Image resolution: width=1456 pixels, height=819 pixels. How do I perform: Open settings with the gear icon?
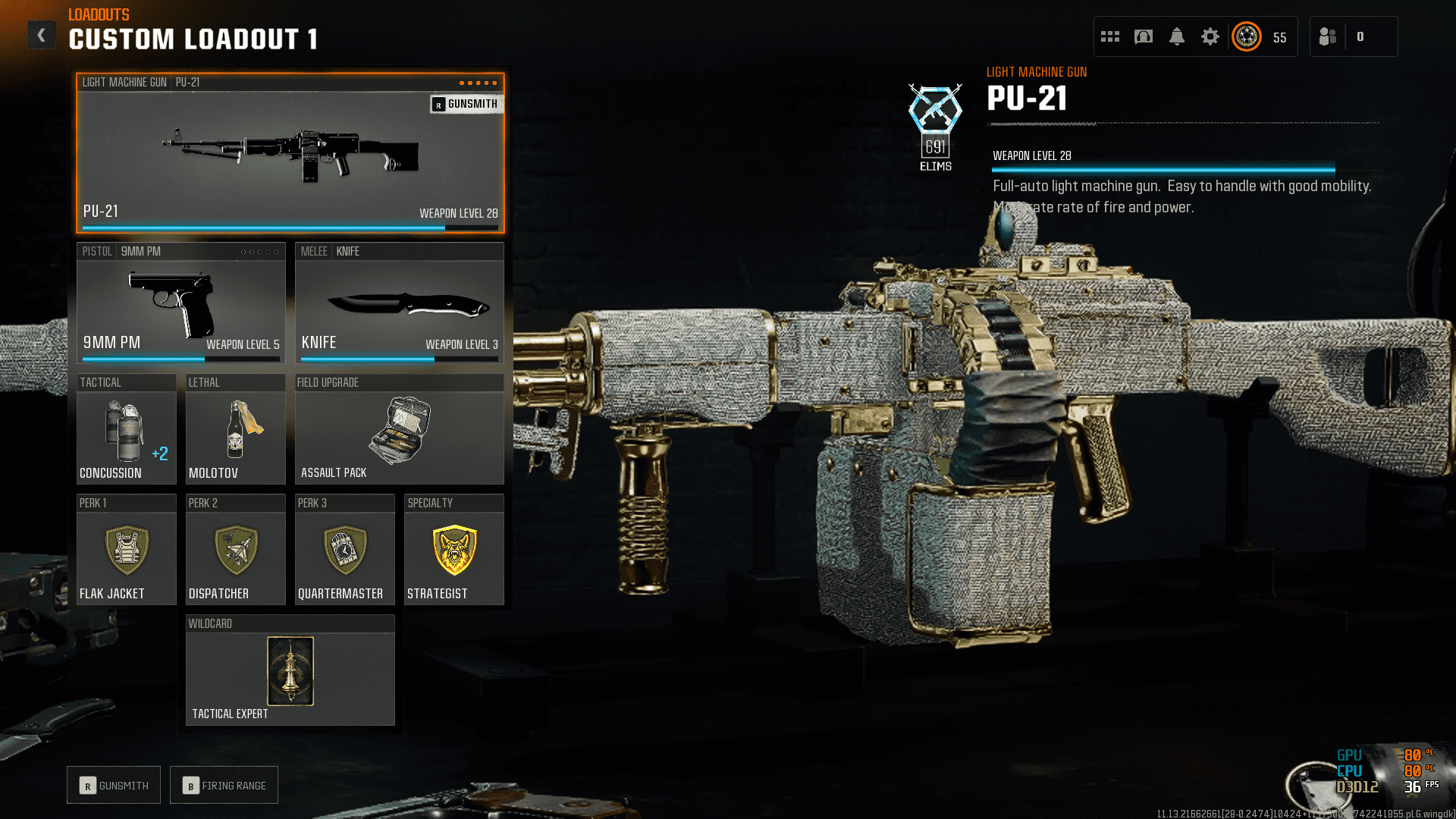pyautogui.click(x=1210, y=36)
